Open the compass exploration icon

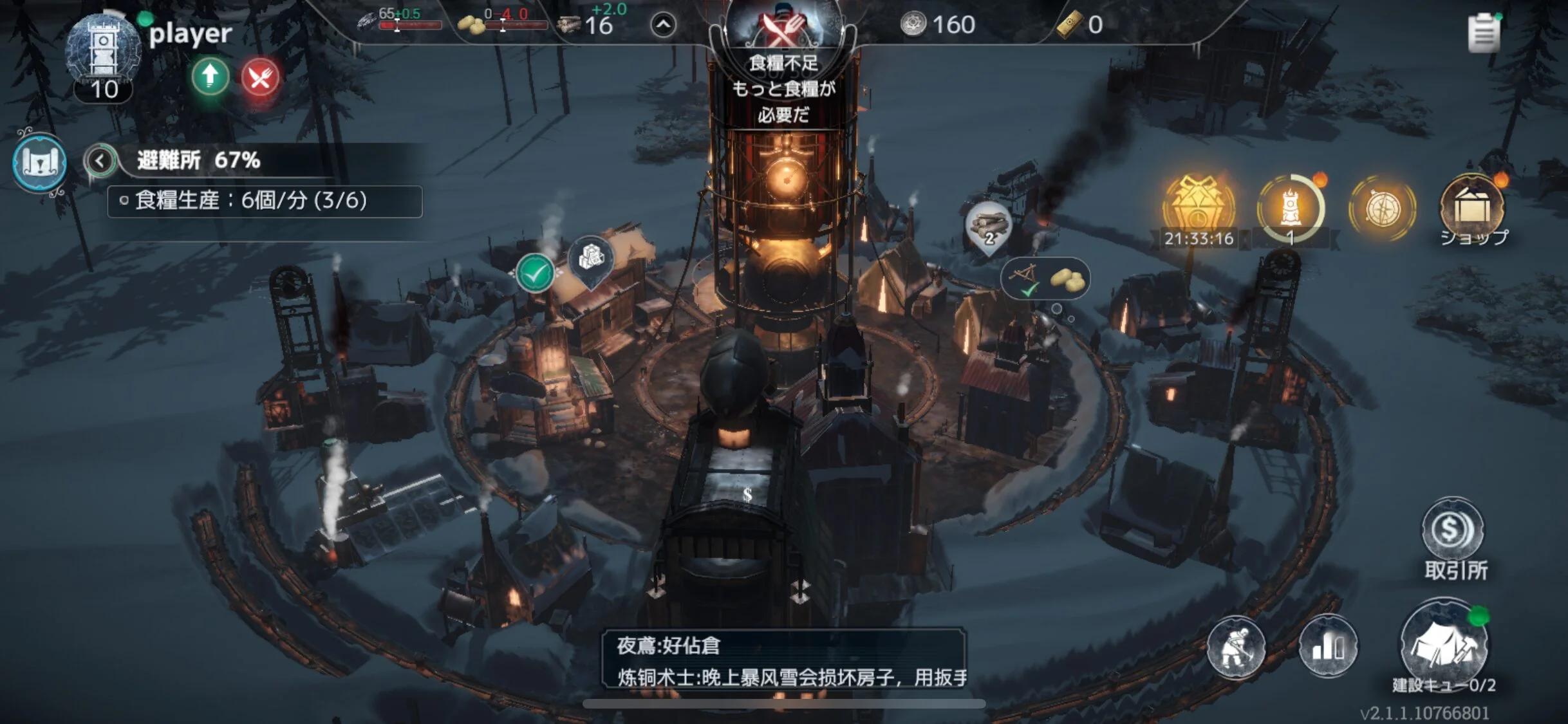[x=1382, y=209]
